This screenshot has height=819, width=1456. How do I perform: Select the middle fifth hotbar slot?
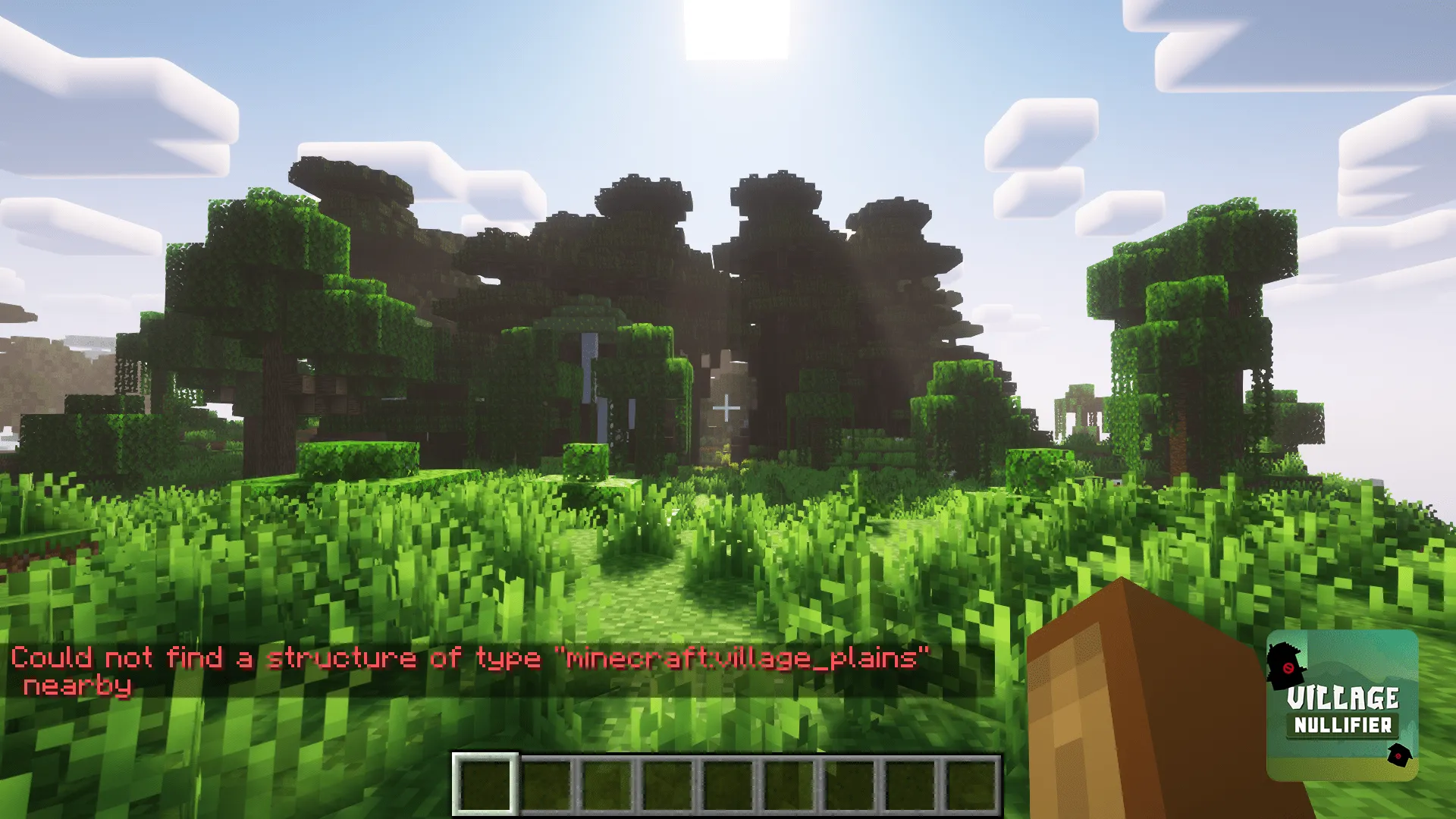tap(728, 783)
